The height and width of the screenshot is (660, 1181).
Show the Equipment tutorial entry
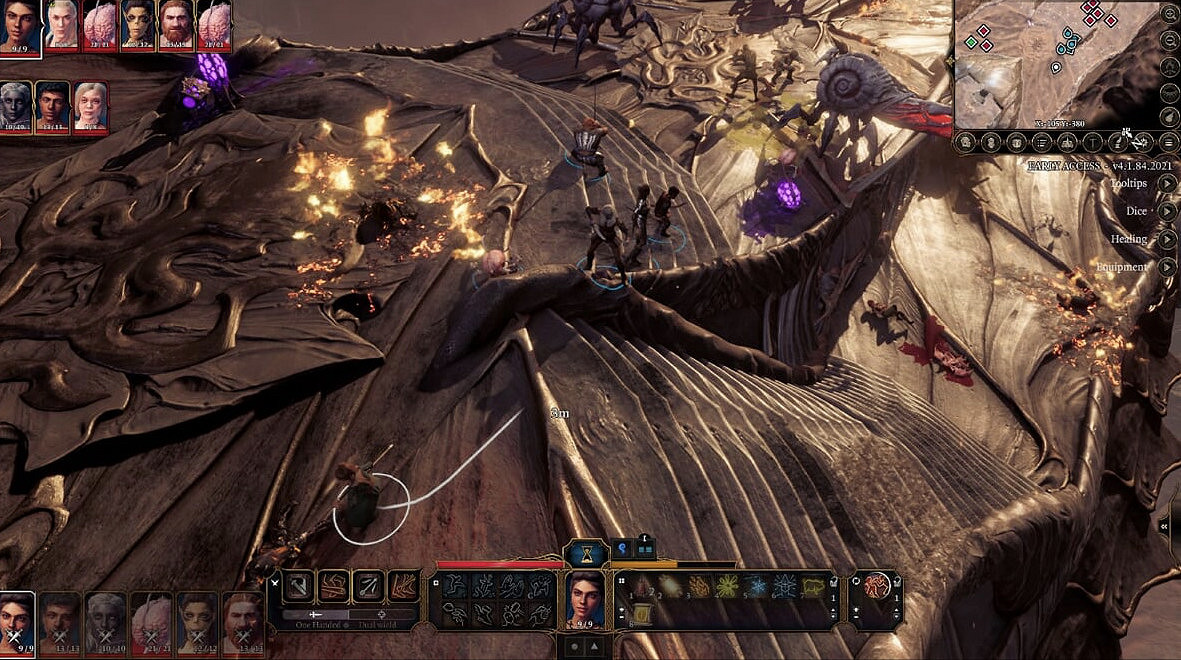pos(1166,267)
